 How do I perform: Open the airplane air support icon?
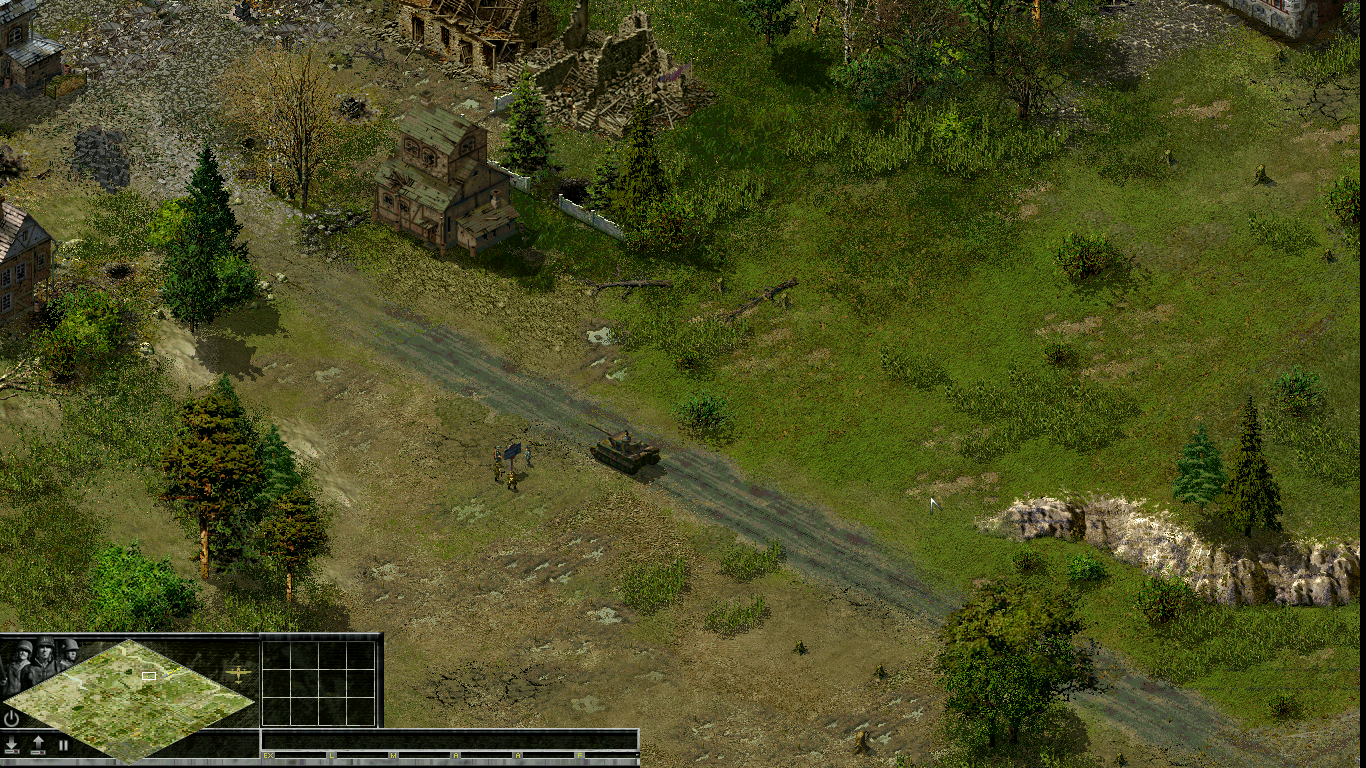click(x=238, y=673)
